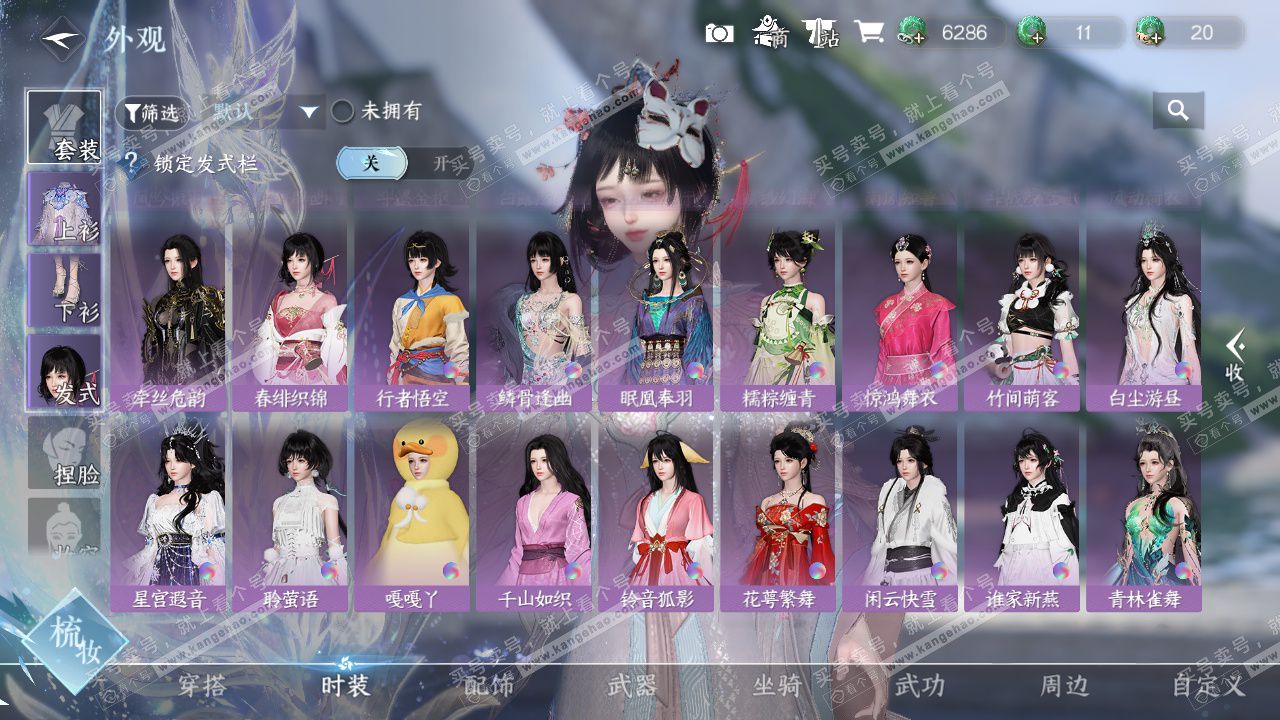
Task: Open the 捏脸 face customization
Action: [64, 452]
